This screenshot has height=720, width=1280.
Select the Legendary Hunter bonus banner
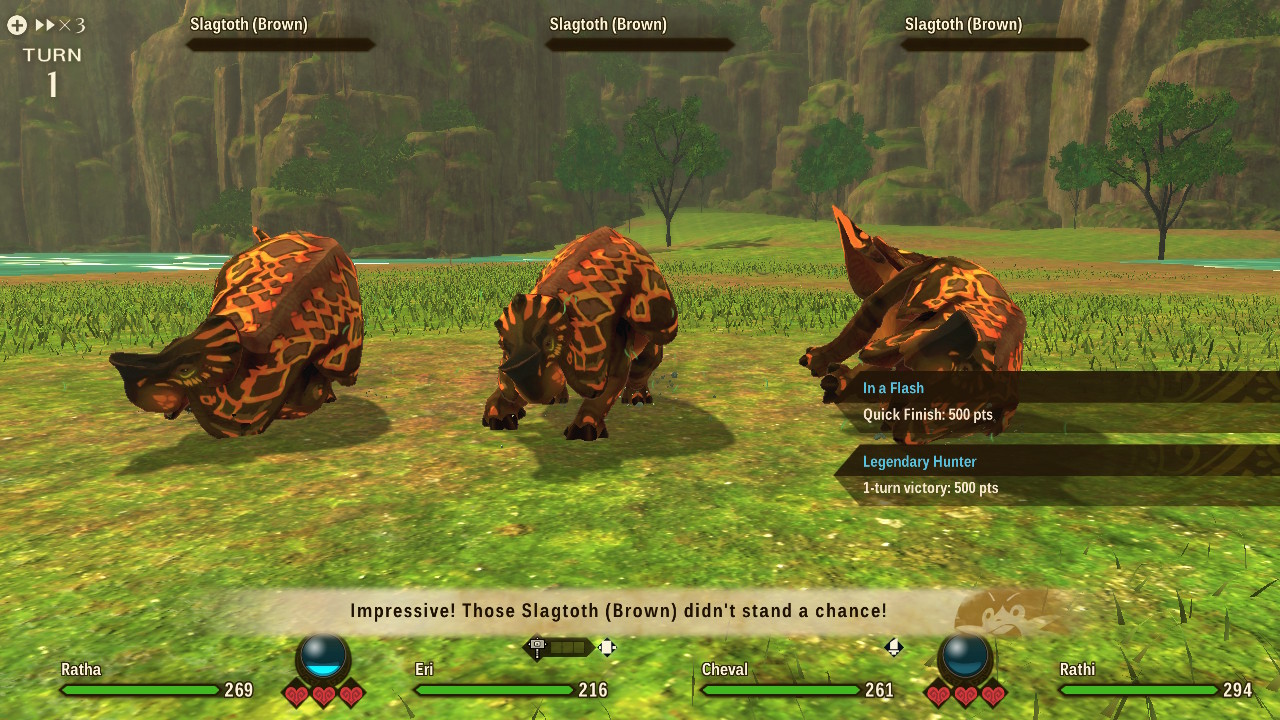point(1055,475)
